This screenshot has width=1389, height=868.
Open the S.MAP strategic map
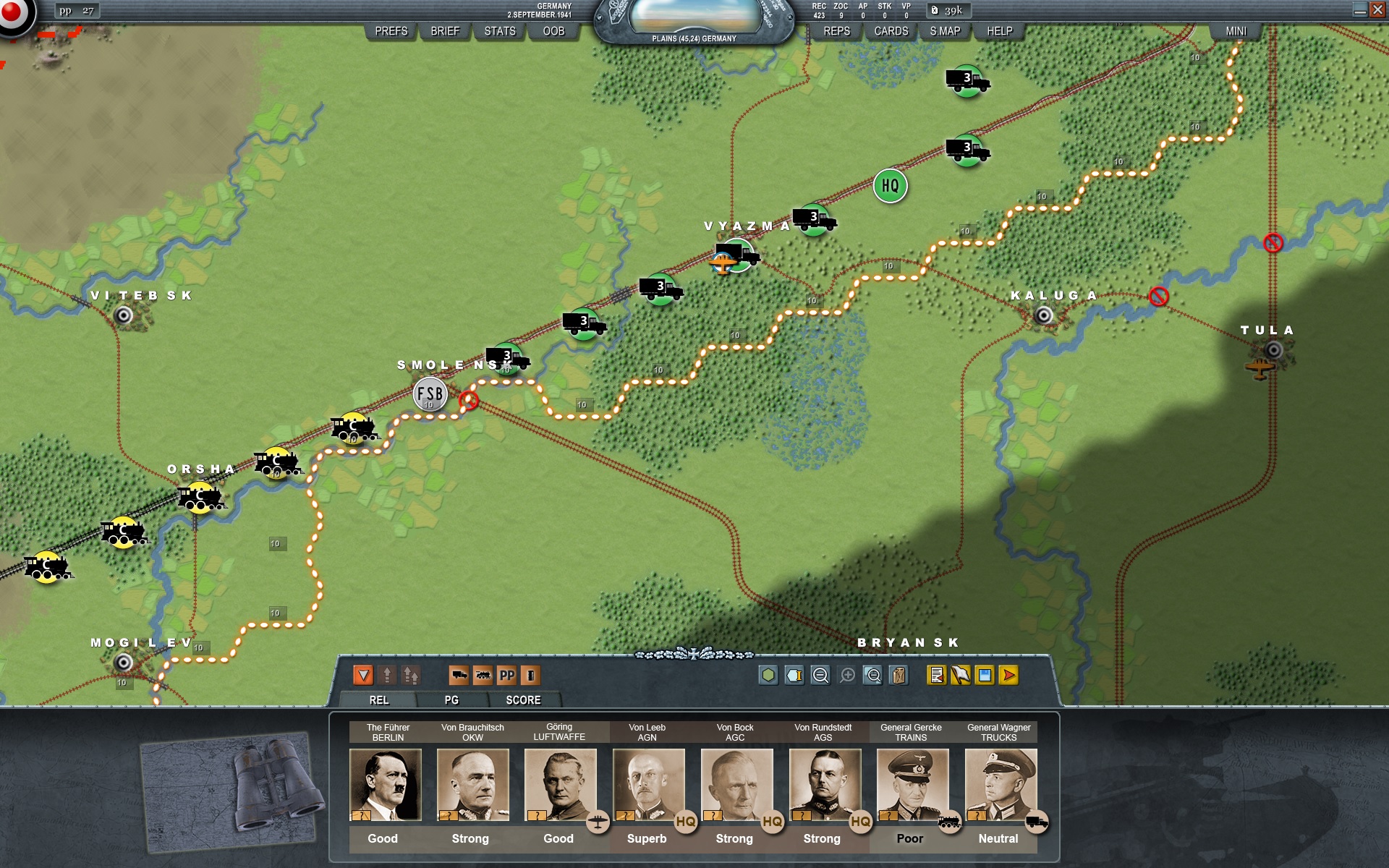click(945, 31)
